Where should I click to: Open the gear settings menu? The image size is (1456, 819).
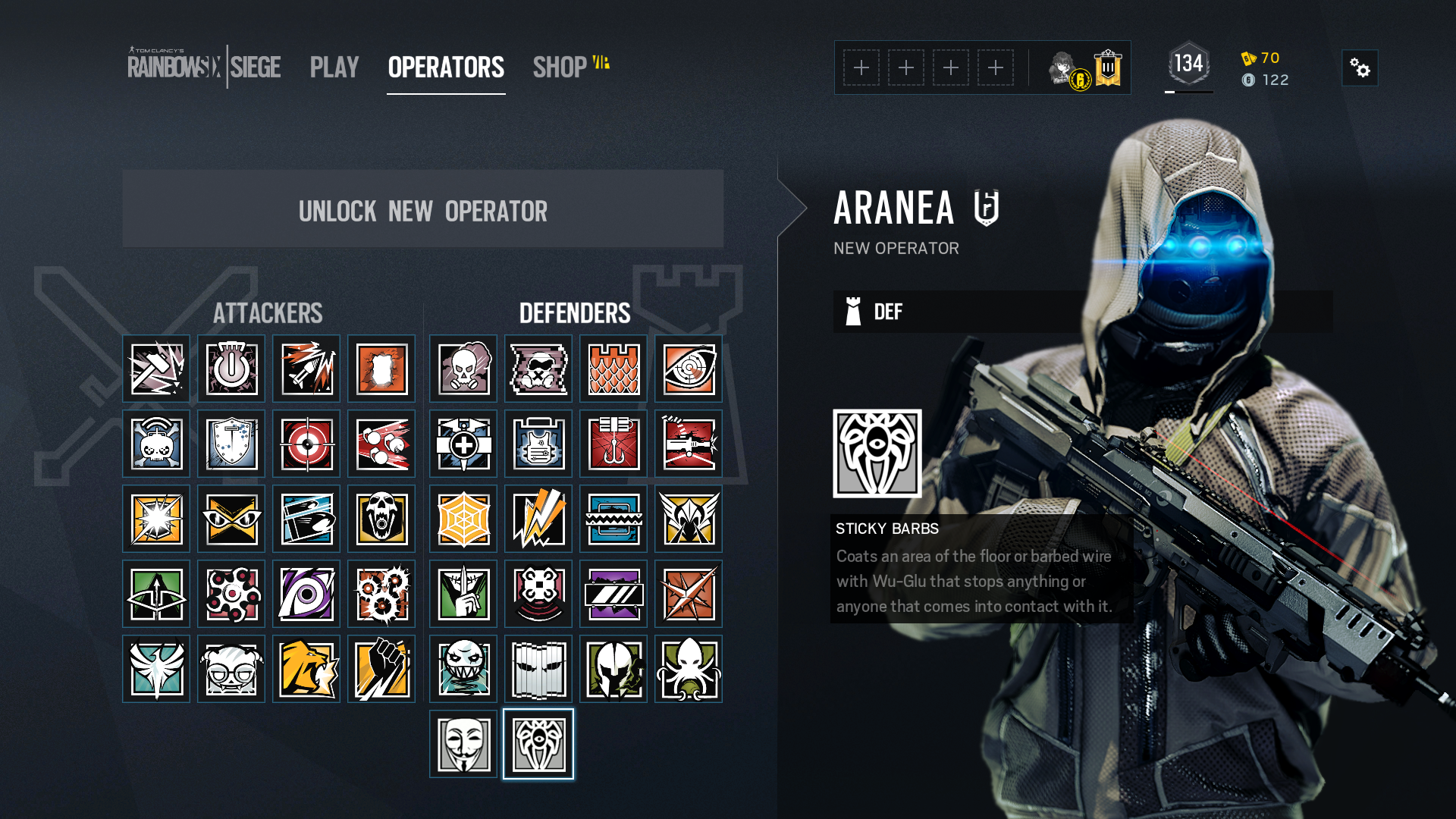pos(1360,68)
